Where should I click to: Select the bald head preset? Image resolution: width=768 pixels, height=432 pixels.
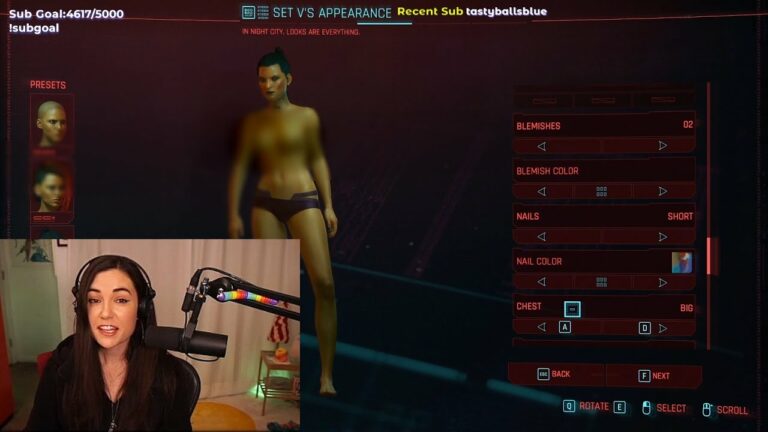click(52, 122)
